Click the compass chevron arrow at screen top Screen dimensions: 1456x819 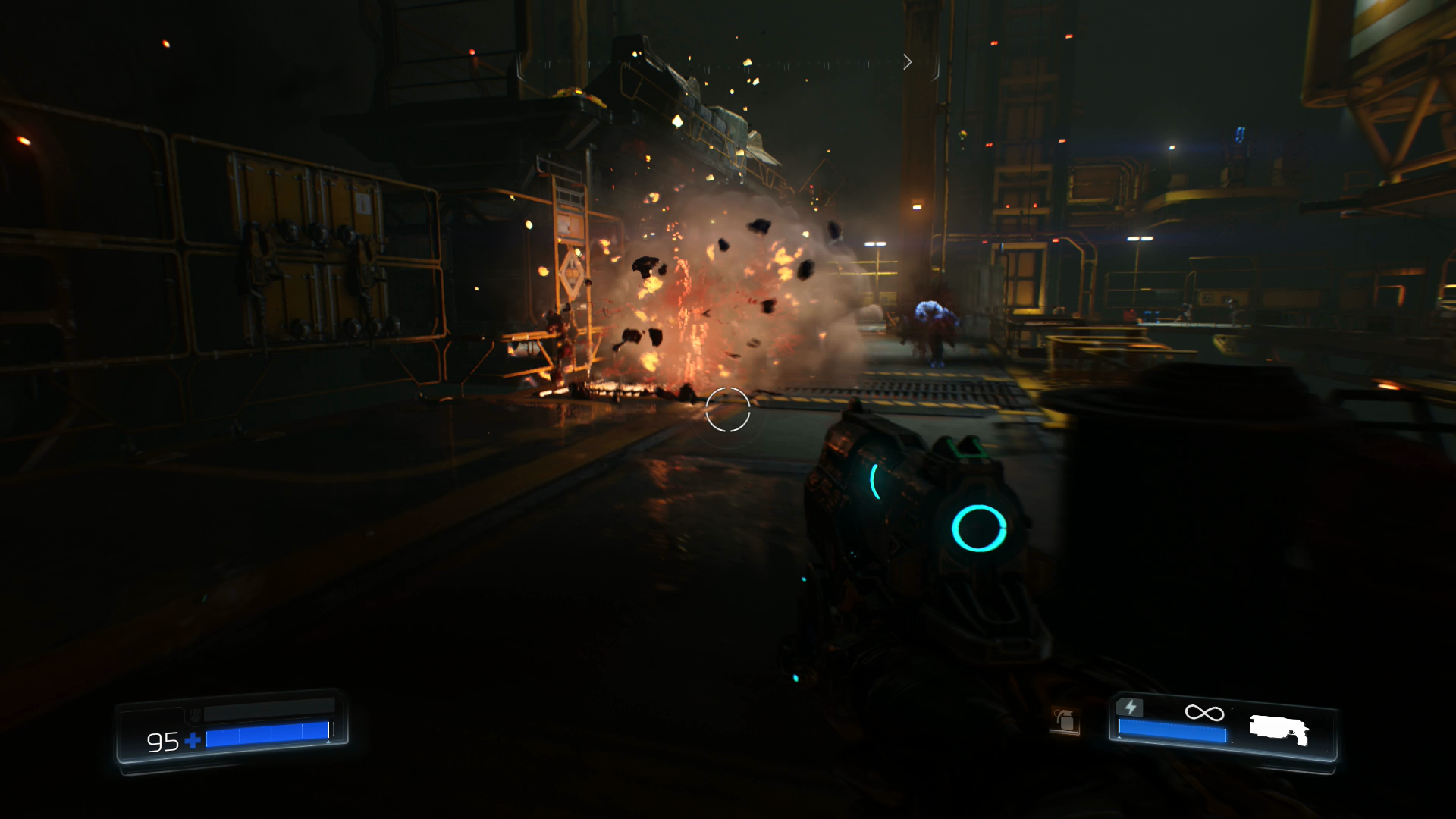coord(908,62)
